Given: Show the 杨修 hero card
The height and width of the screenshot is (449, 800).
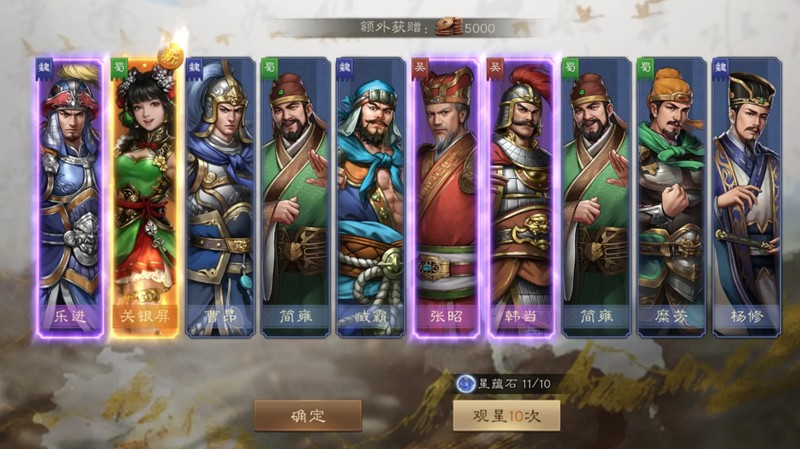Looking at the screenshot, I should pos(746,196).
